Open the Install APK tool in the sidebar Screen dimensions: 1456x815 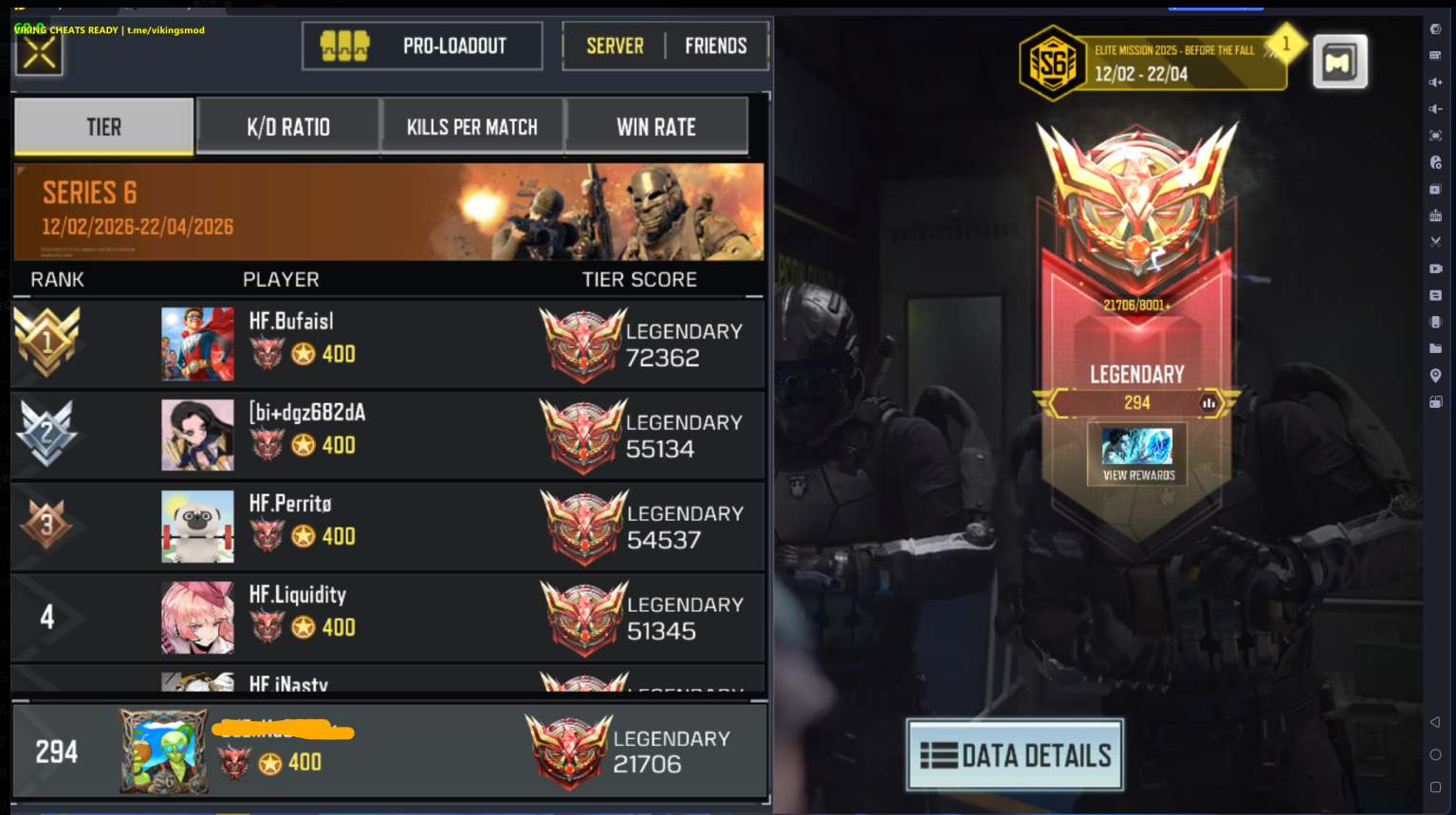click(1435, 215)
